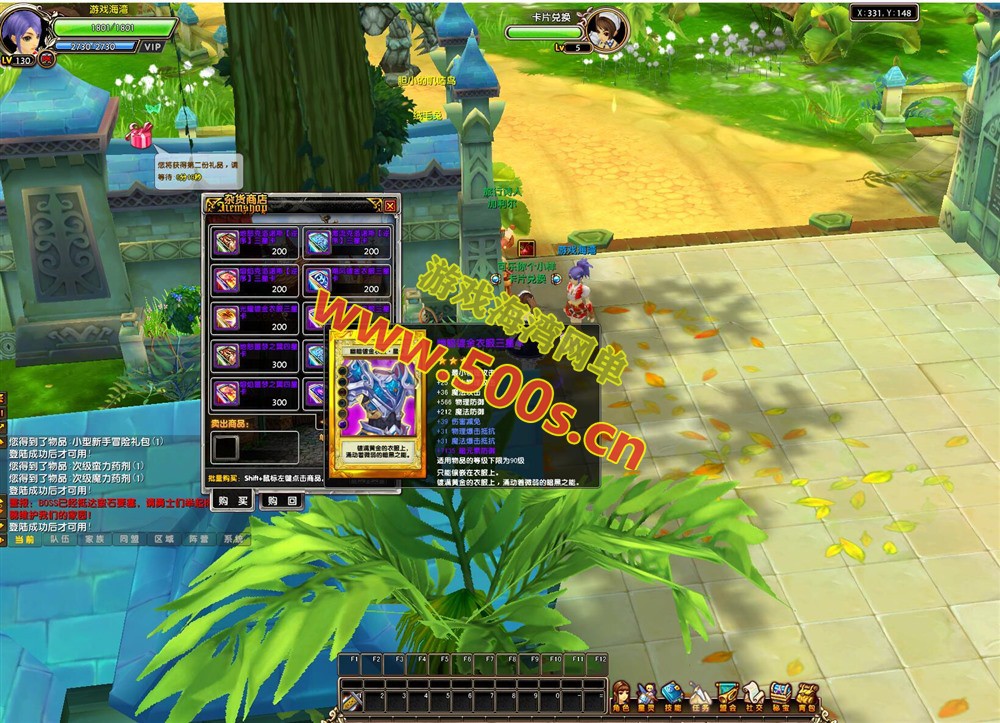Switch chat to the 区域 area tab

click(164, 539)
